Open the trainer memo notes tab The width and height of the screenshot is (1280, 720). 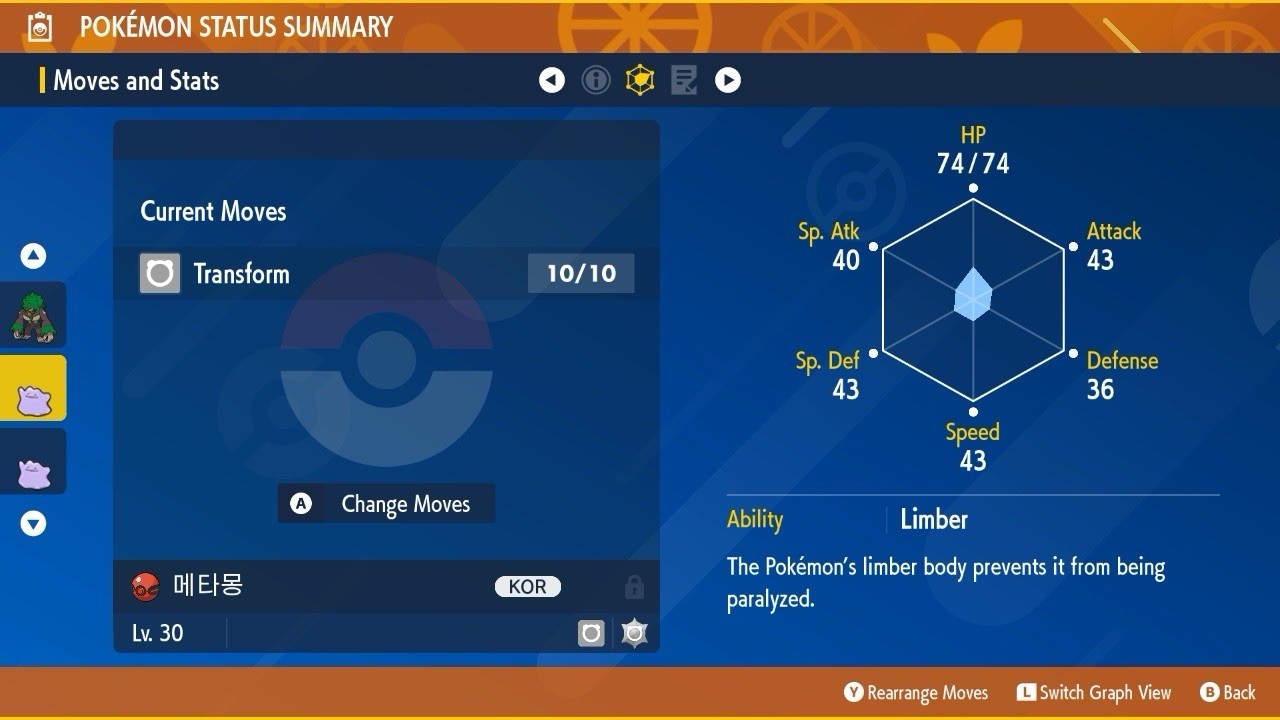(684, 80)
